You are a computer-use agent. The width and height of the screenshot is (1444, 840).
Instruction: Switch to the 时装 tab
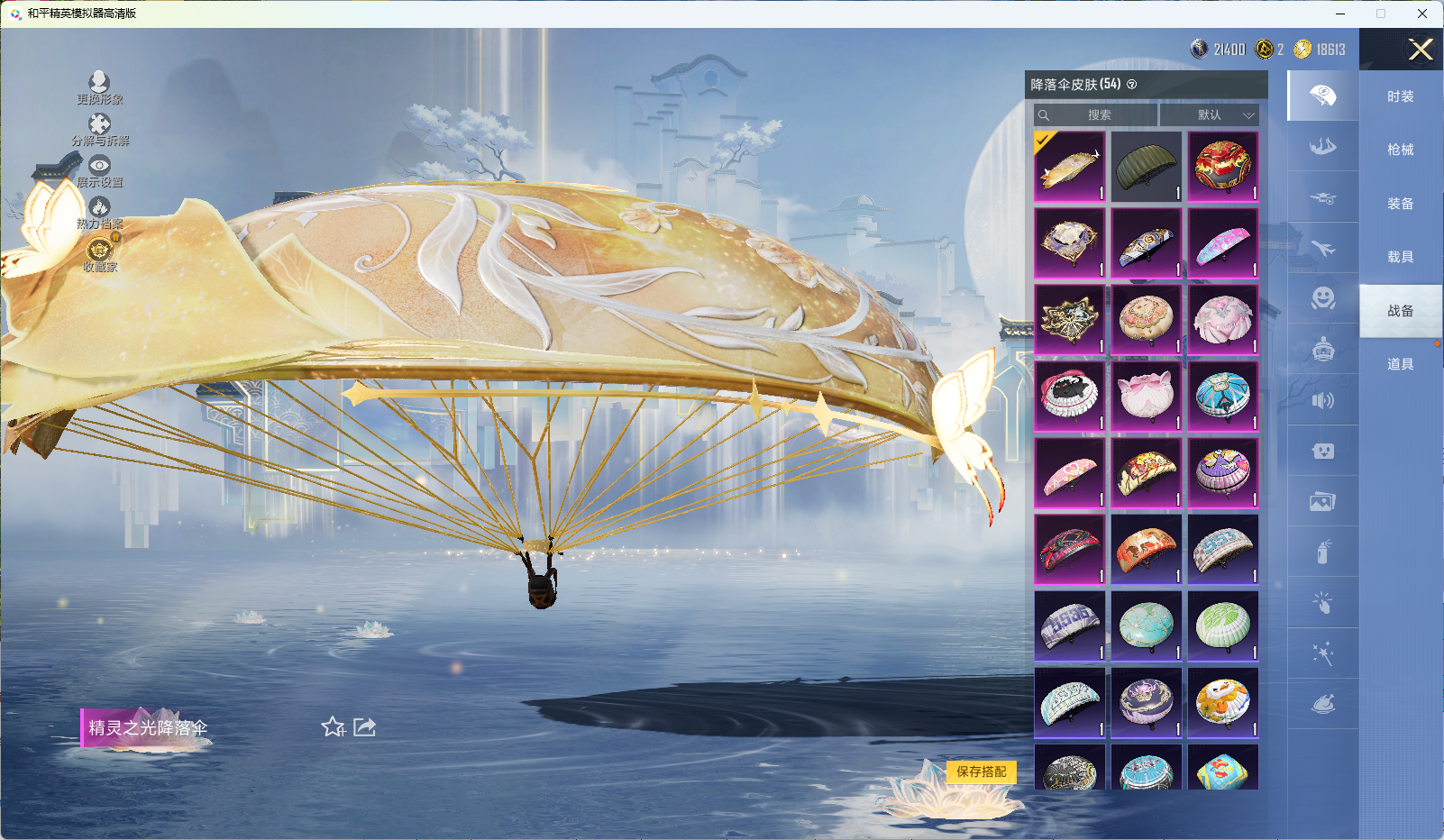(x=1400, y=96)
